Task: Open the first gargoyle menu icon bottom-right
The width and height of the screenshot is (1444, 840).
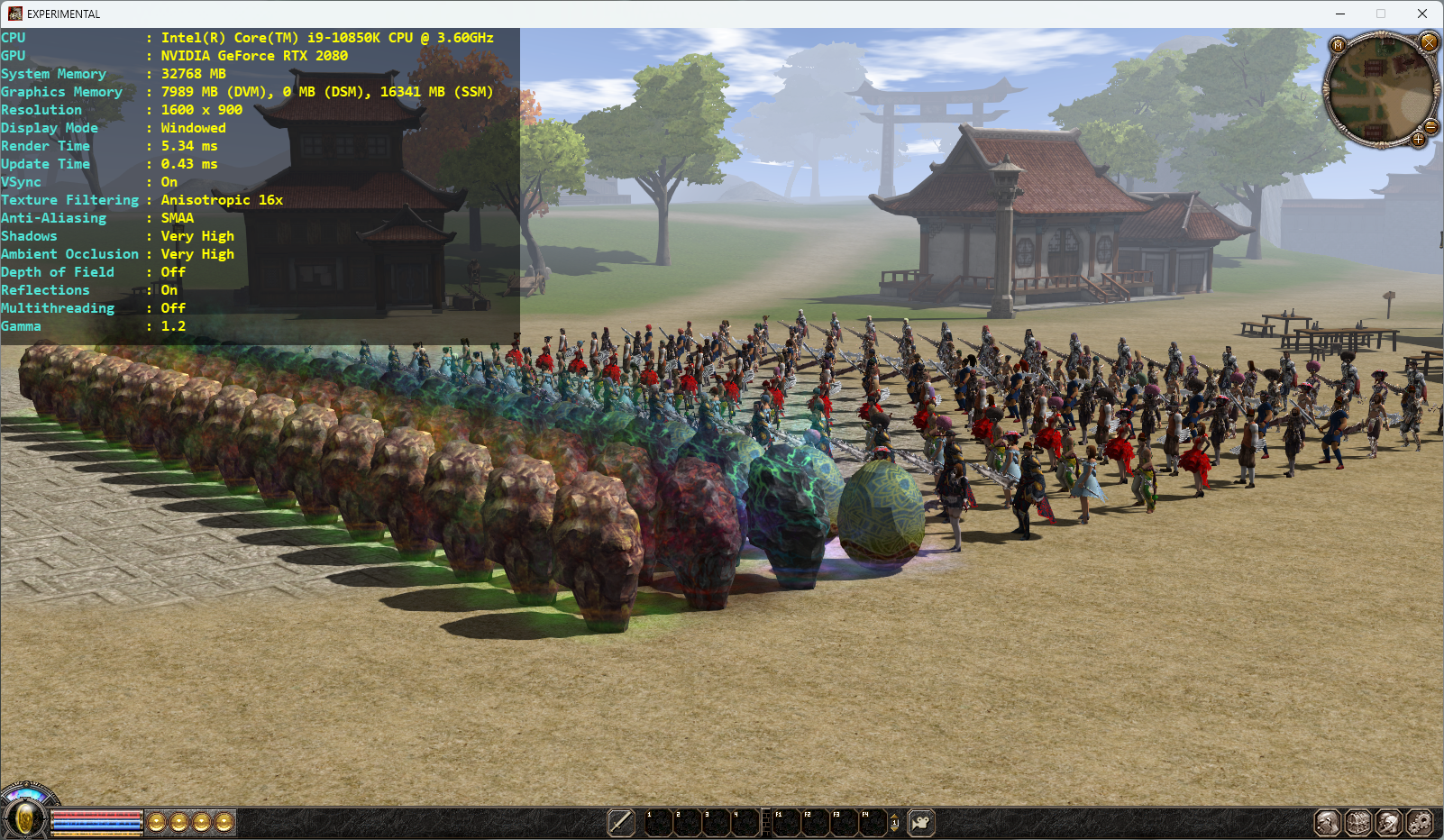Action: pyautogui.click(x=1325, y=822)
